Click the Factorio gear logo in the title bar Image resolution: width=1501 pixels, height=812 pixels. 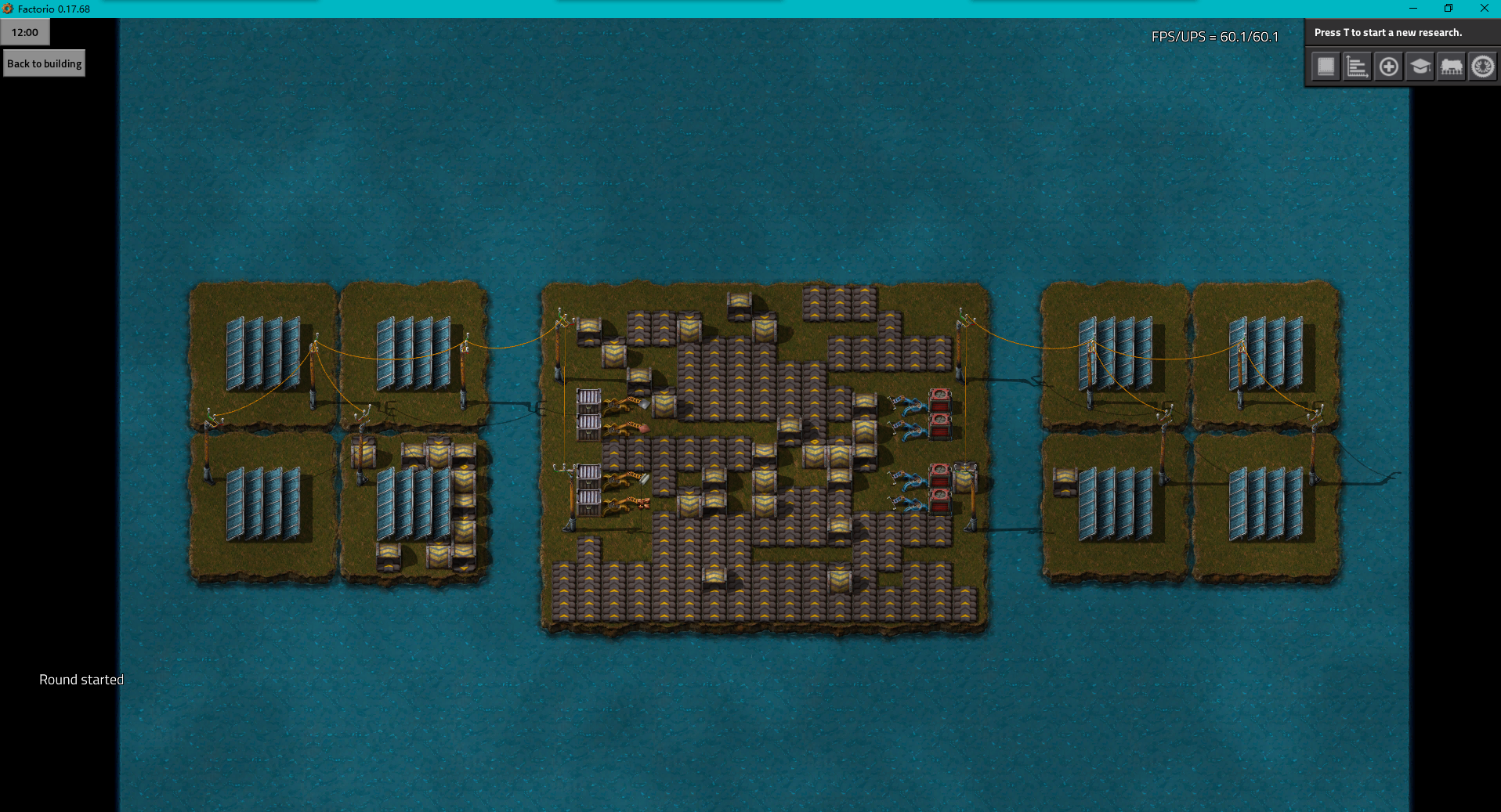click(8, 9)
